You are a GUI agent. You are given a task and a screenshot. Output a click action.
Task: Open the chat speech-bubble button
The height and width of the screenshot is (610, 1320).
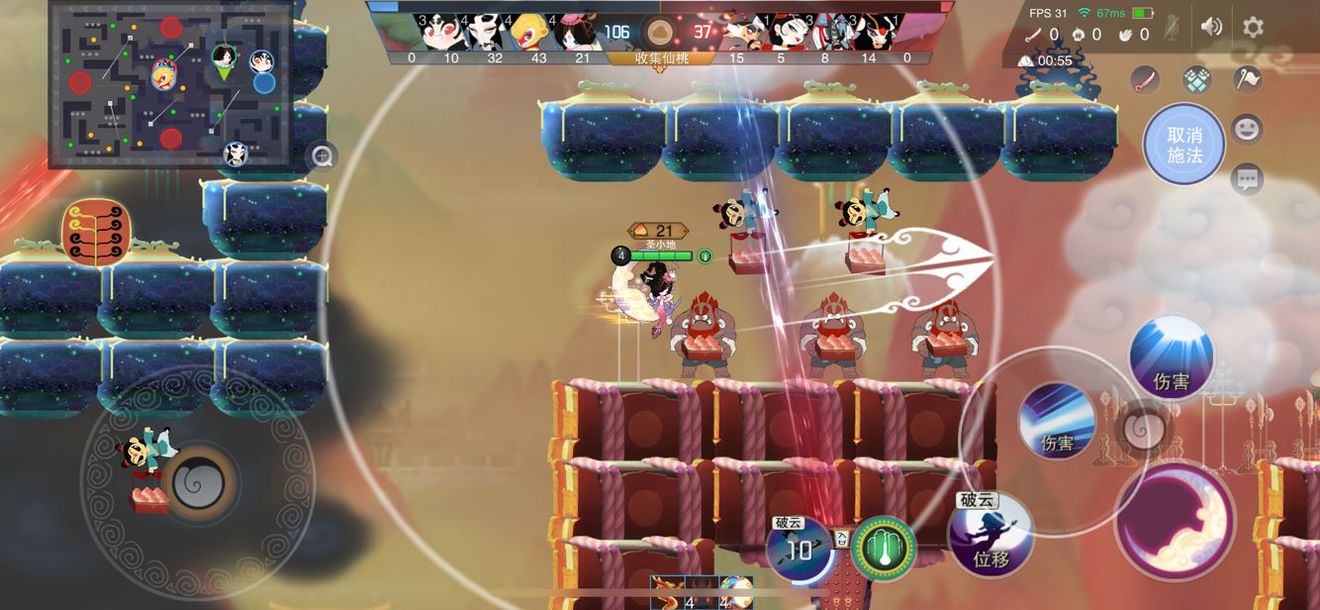[x=1247, y=179]
